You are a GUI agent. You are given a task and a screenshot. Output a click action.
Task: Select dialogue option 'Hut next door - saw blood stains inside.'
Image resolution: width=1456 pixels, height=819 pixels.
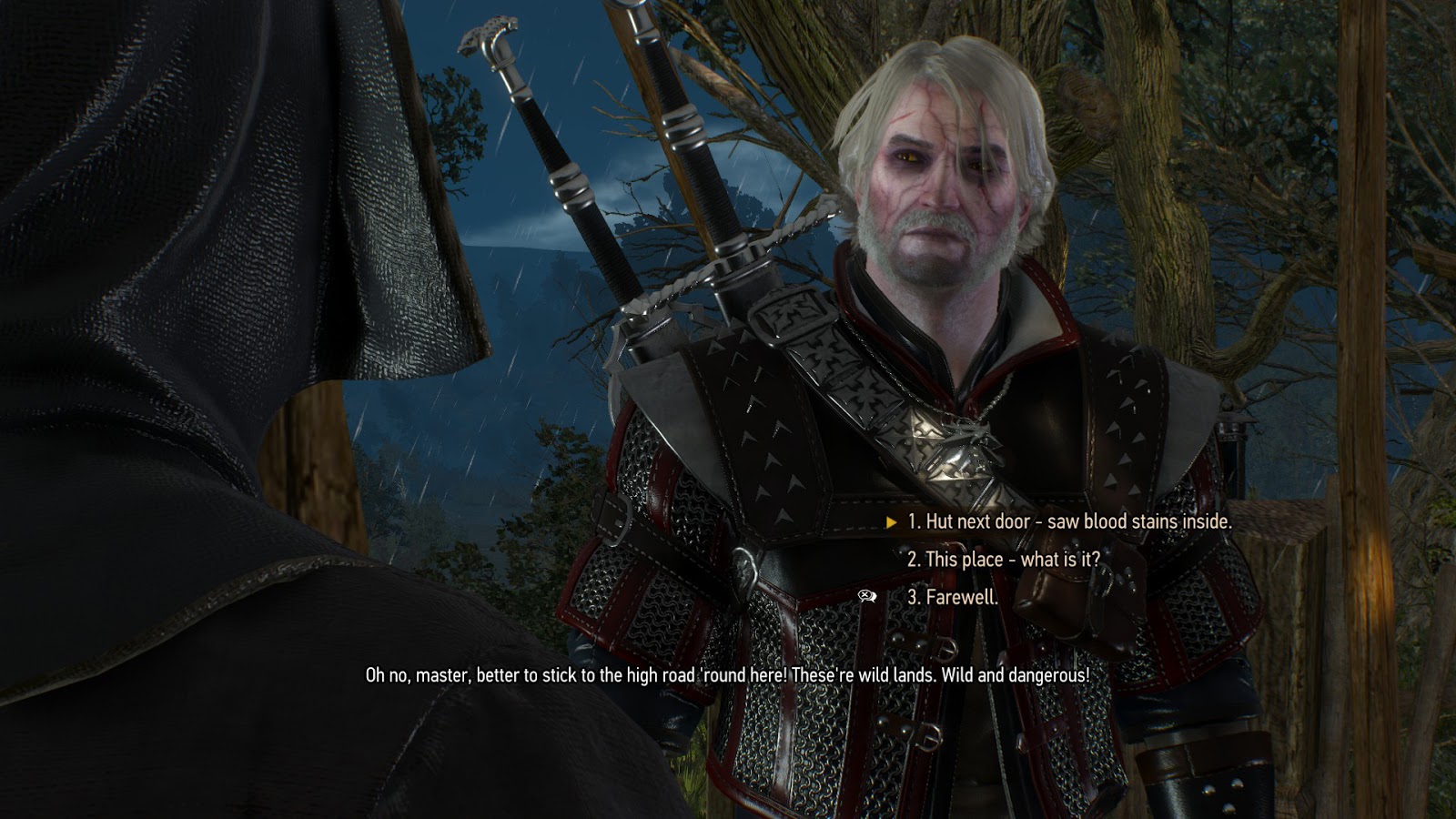coord(1069,523)
